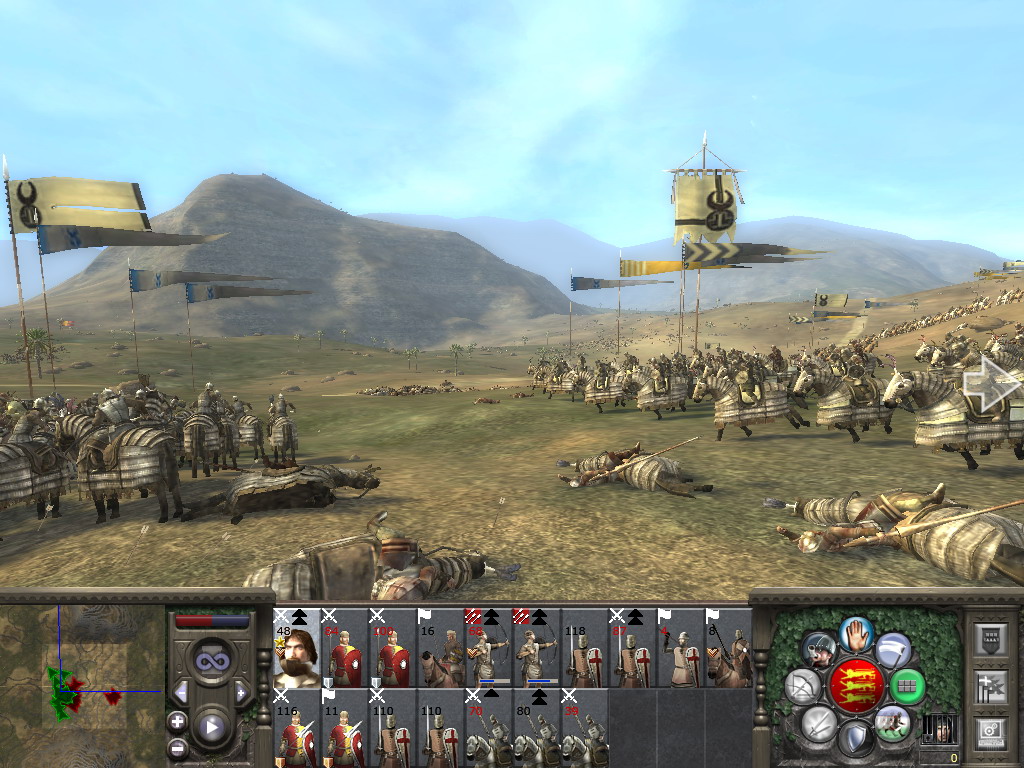Toggle run mode with the charging horse icon
The image size is (1024, 768).
893,722
